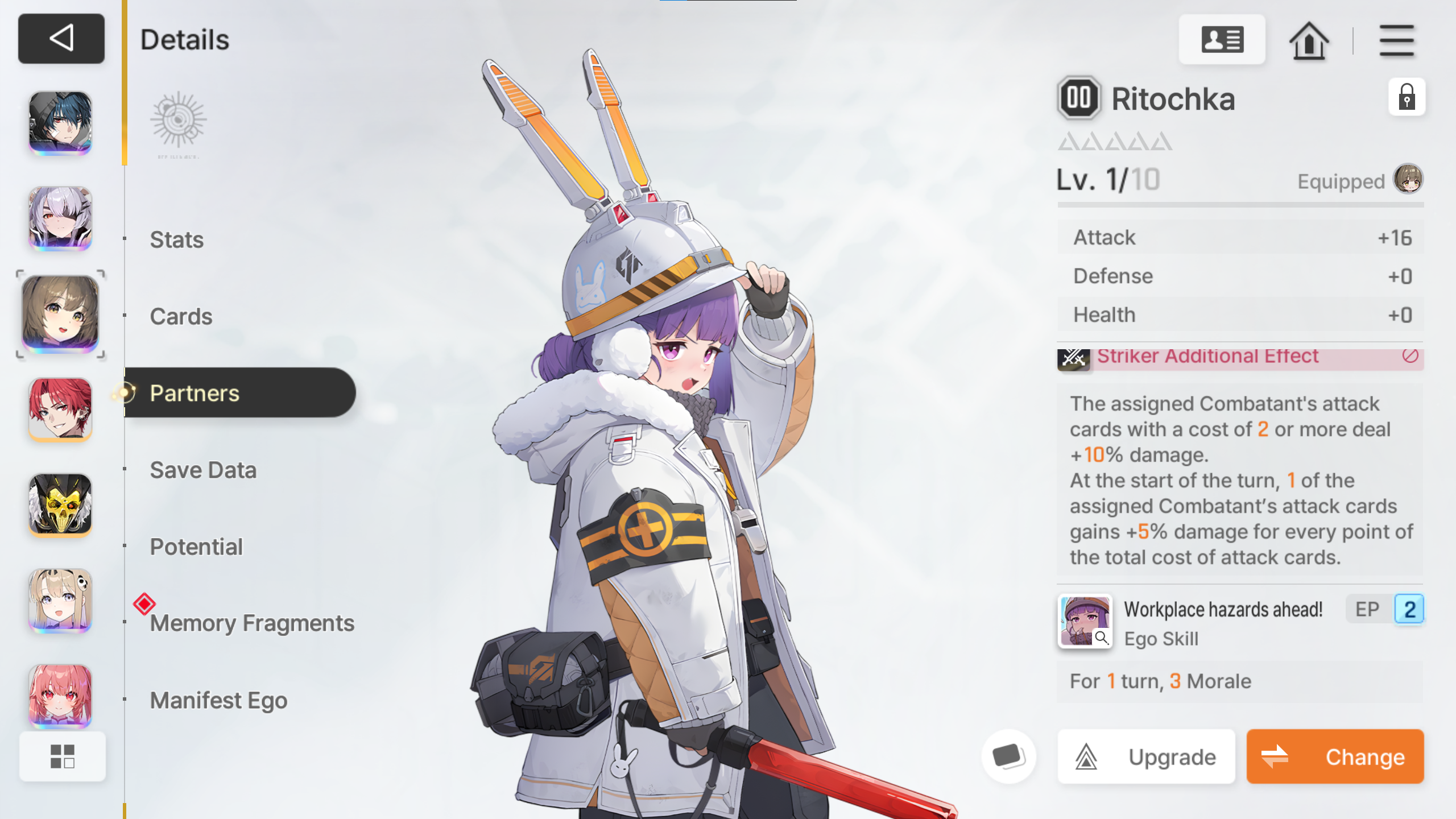Toggle the lock on Ritochka
The height and width of the screenshot is (819, 1456).
[x=1407, y=97]
